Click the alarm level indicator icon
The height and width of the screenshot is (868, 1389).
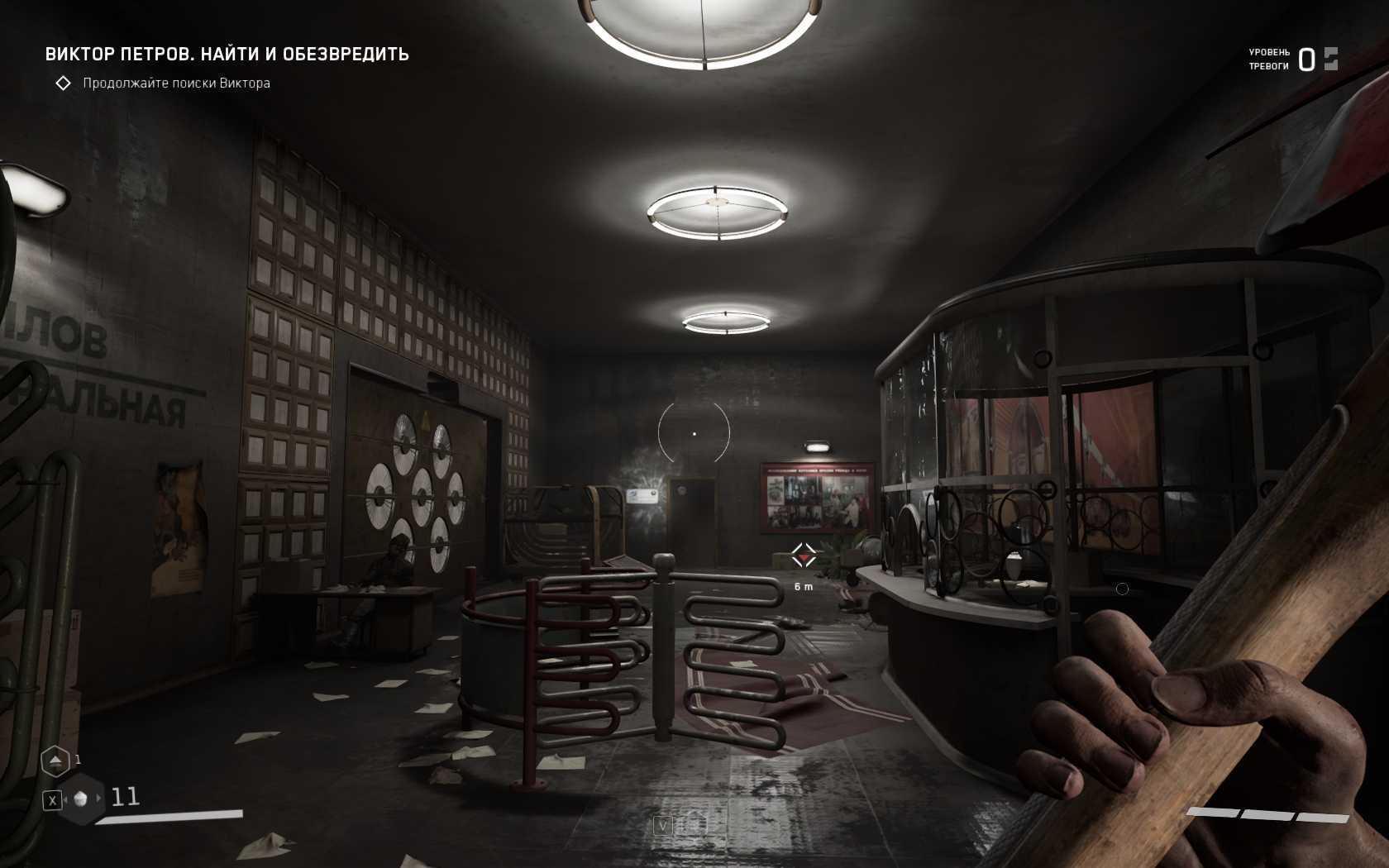pyautogui.click(x=1330, y=59)
